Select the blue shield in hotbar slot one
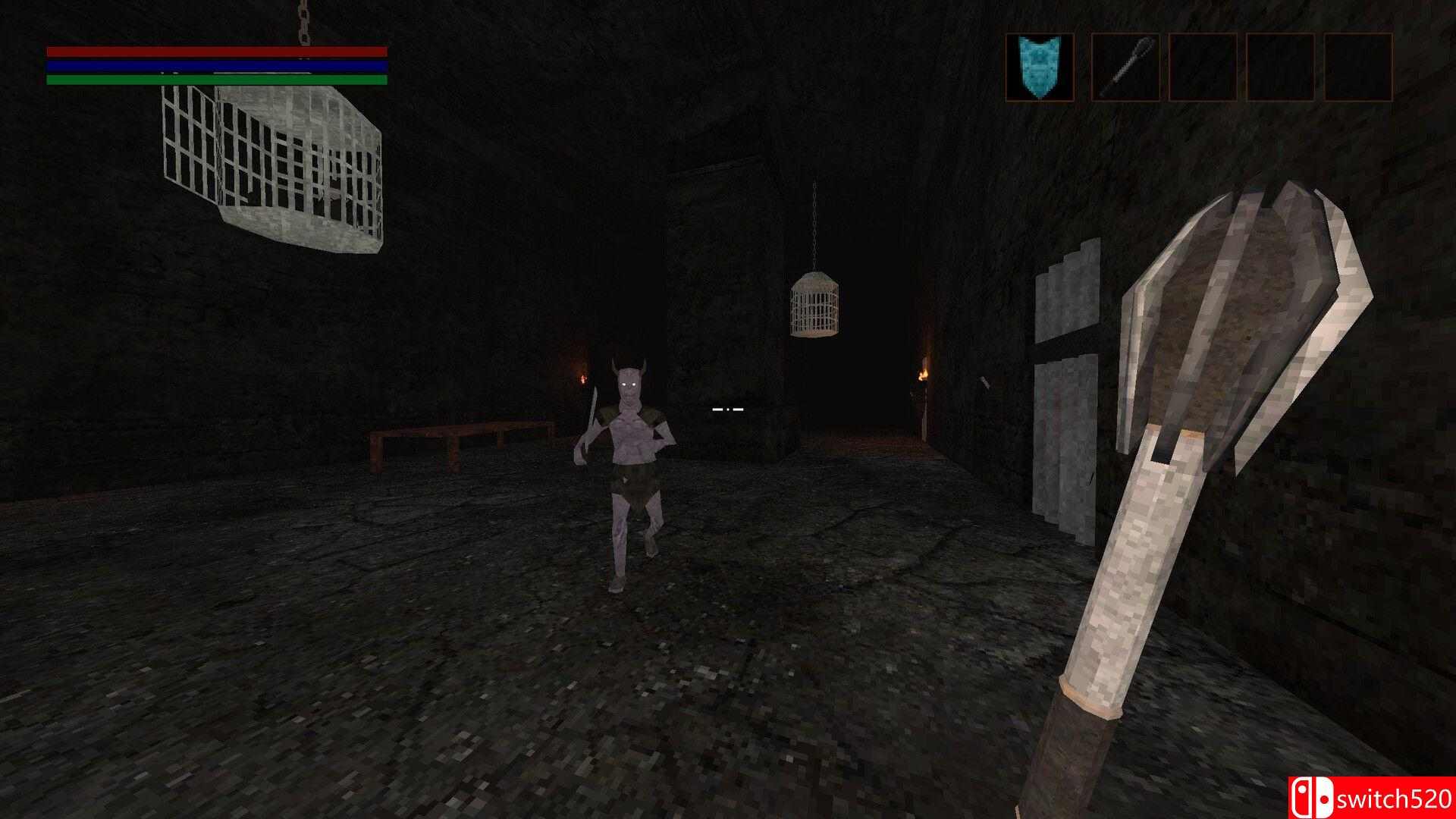The width and height of the screenshot is (1456, 819). 1038,67
